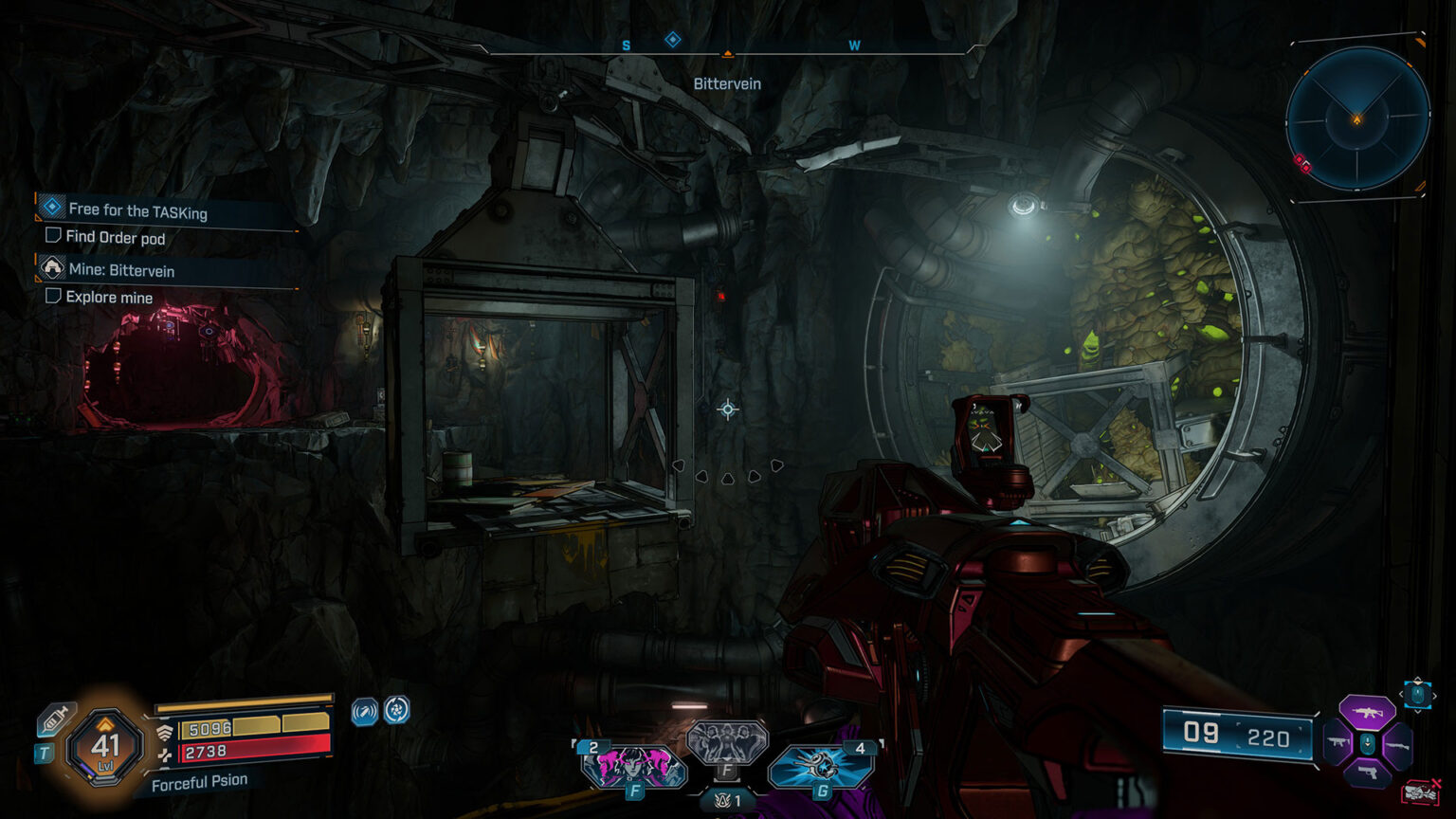Image resolution: width=1456 pixels, height=819 pixels.
Task: Select the assault rifle on the weapon wheel
Action: coord(1367,713)
